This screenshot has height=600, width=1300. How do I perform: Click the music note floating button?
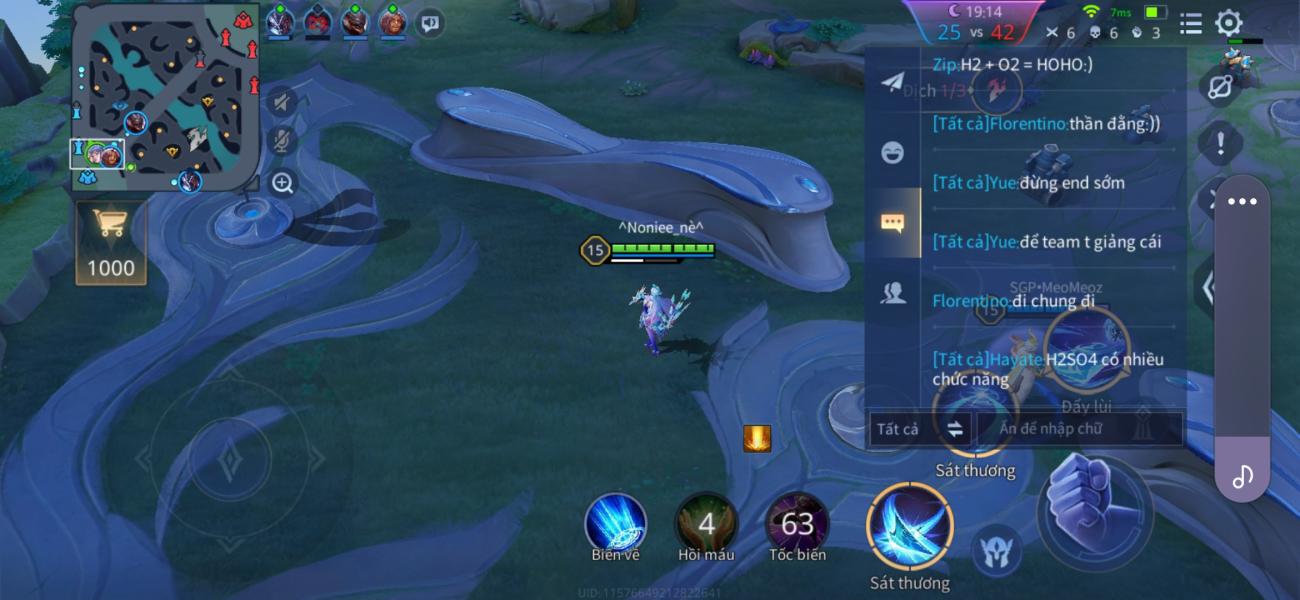1242,476
